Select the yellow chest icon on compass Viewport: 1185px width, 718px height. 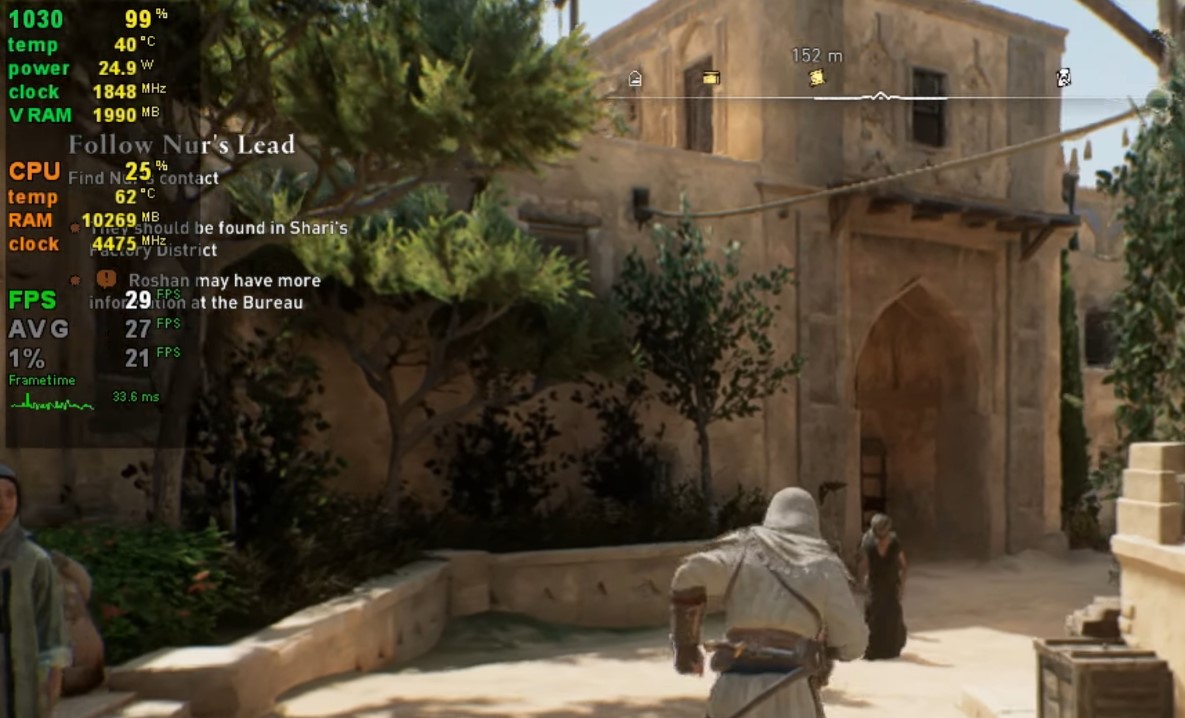pyautogui.click(x=711, y=78)
